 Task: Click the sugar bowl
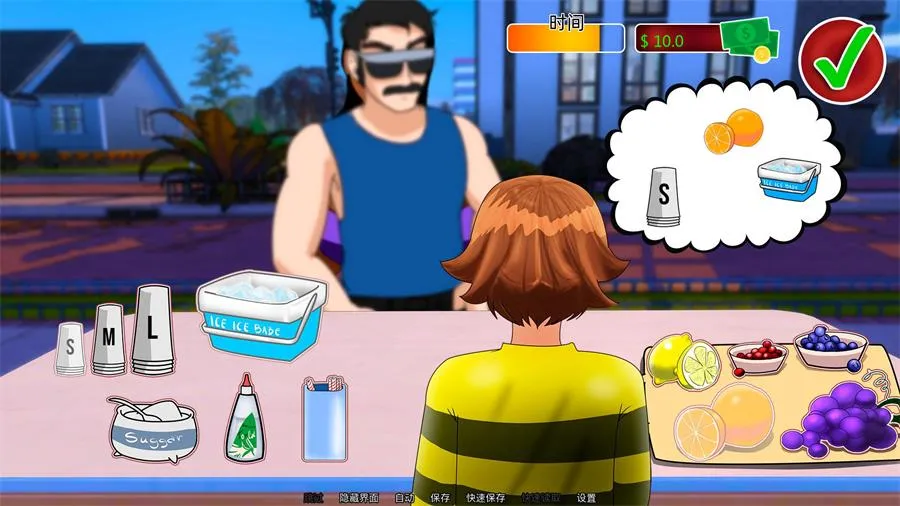pos(153,430)
